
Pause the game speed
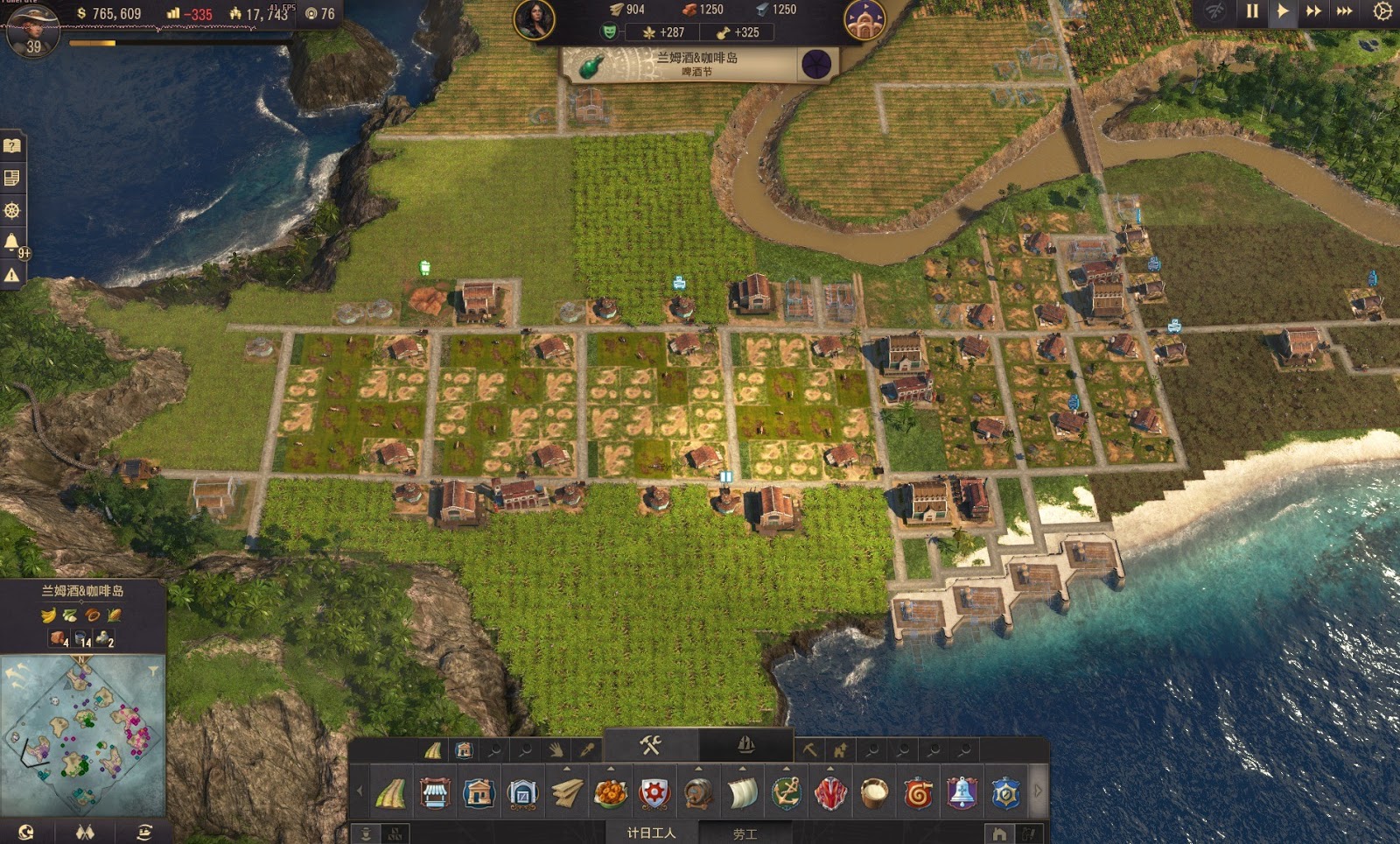tap(1252, 11)
